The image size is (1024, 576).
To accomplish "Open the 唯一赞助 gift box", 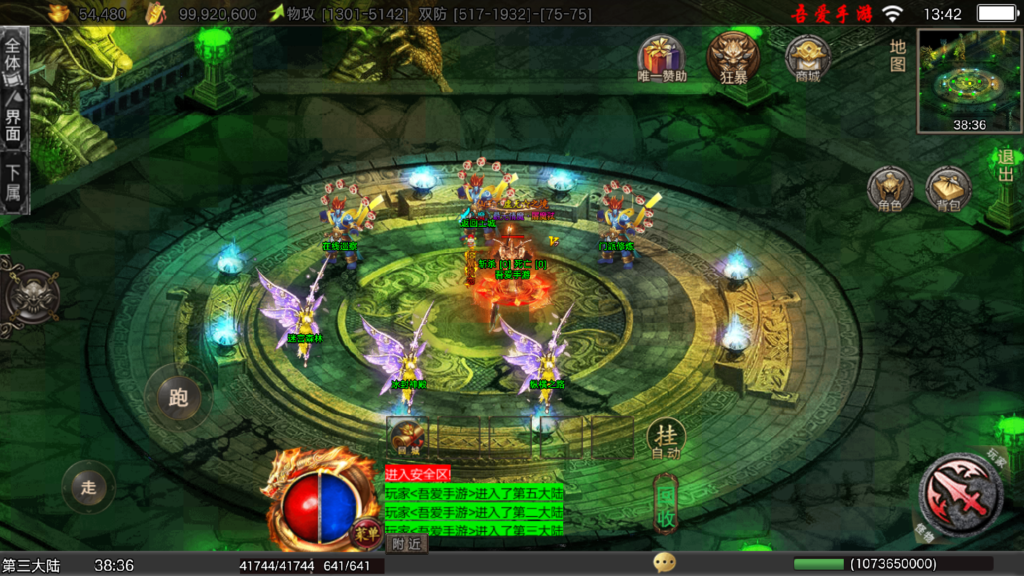I will [661, 56].
